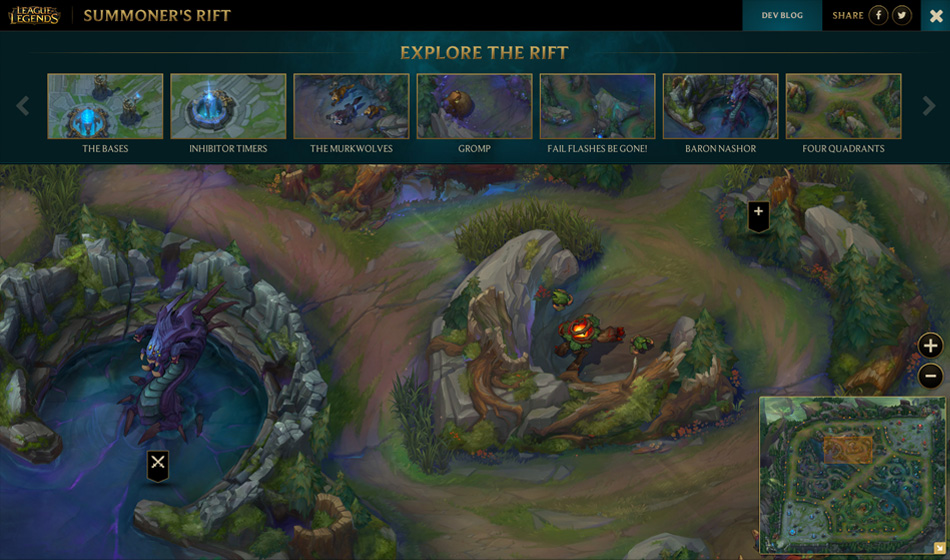
Task: Select Fail Flashes Be Gone thumbnail
Action: point(597,106)
